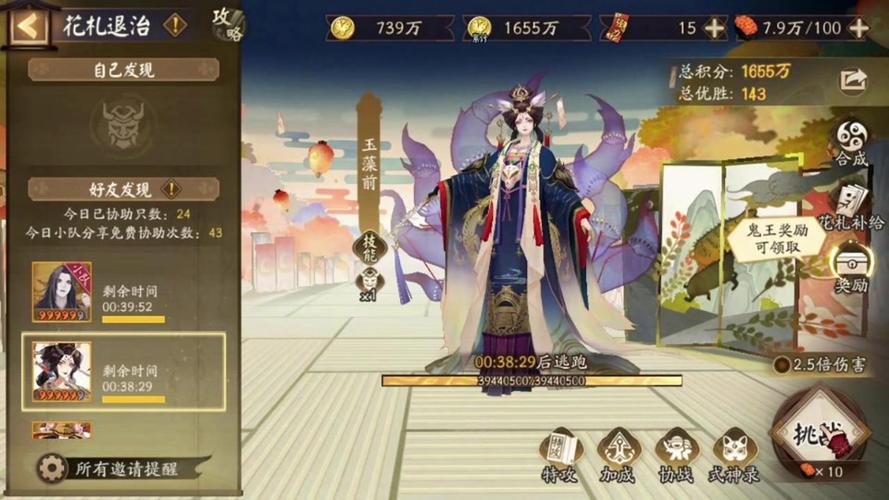
Task: Add more stamina with the 7.9万/100 plus
Action: tap(858, 28)
